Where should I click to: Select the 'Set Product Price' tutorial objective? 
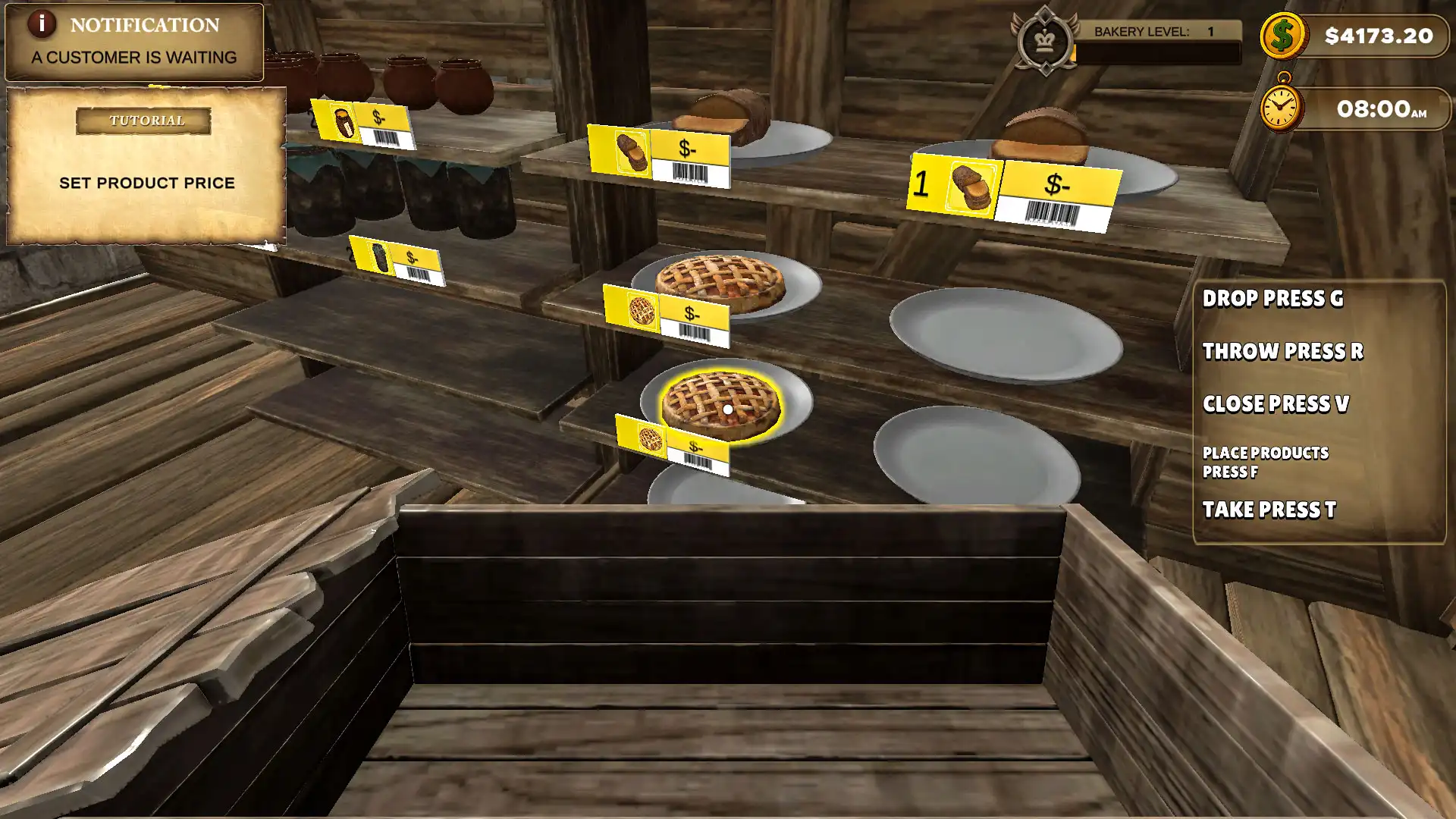(x=147, y=183)
